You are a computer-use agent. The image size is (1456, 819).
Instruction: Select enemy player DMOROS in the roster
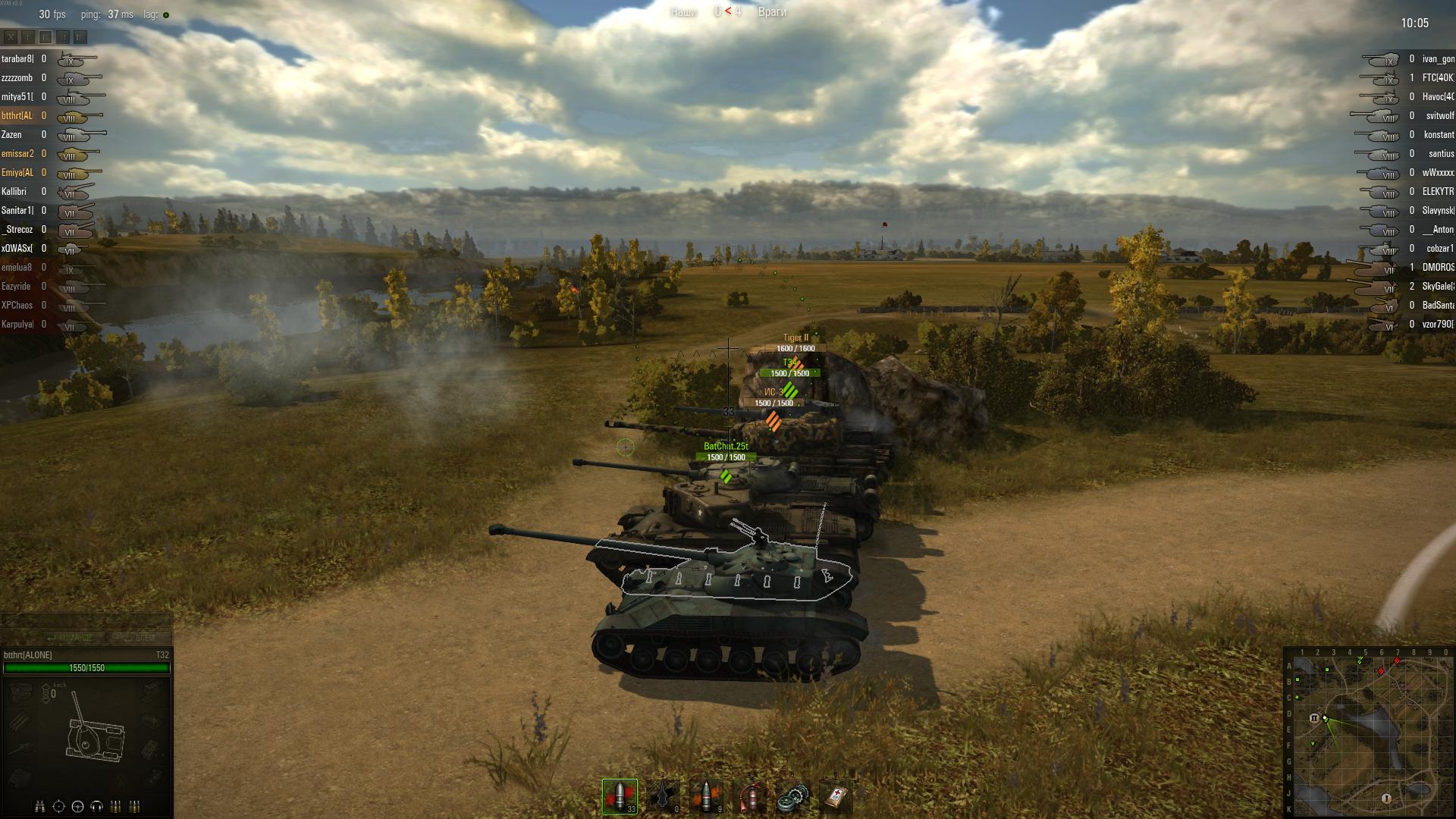1438,268
